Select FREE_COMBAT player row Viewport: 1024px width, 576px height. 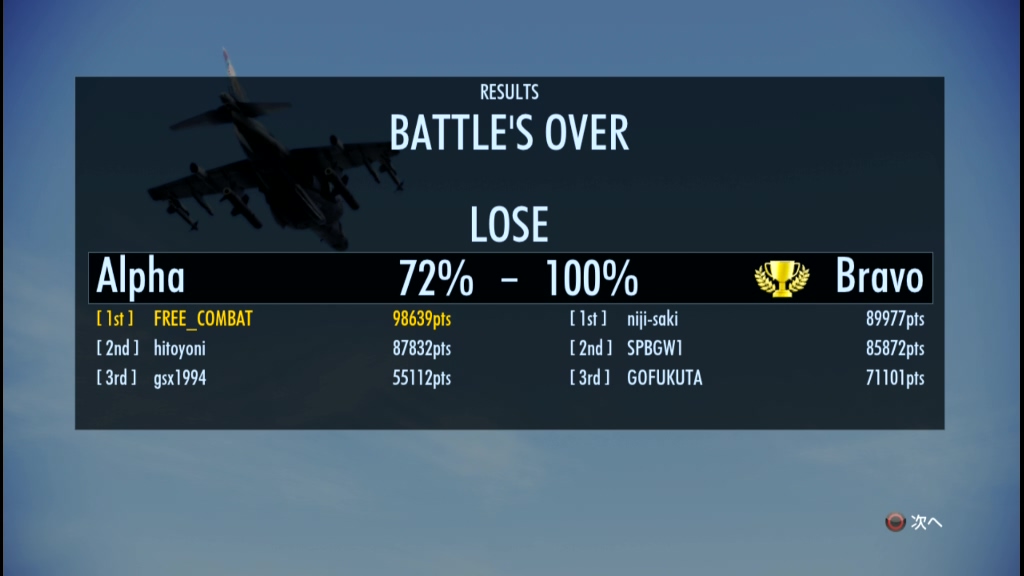point(203,319)
